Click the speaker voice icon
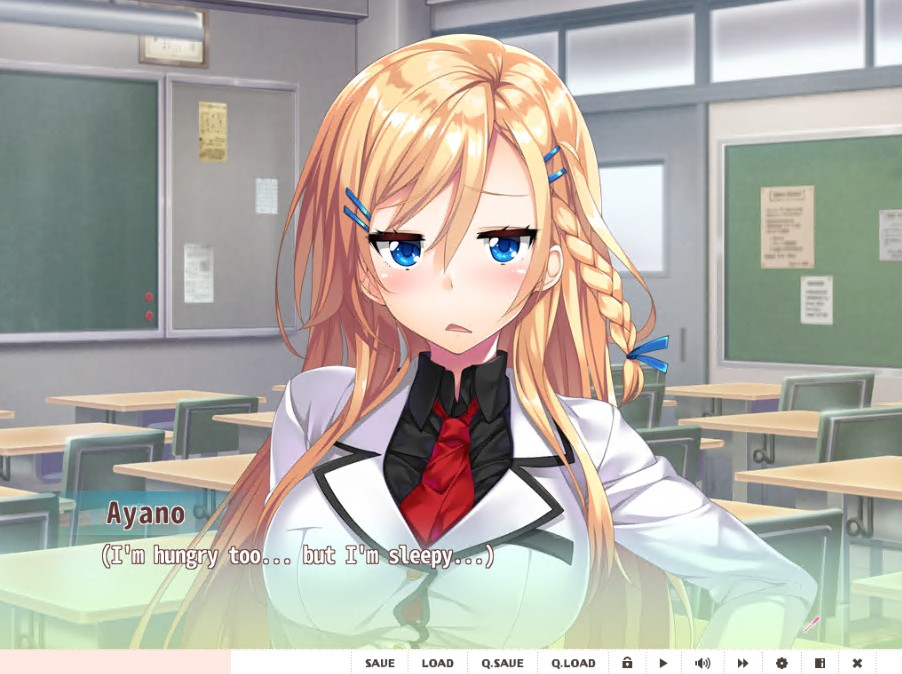 pyautogui.click(x=702, y=663)
